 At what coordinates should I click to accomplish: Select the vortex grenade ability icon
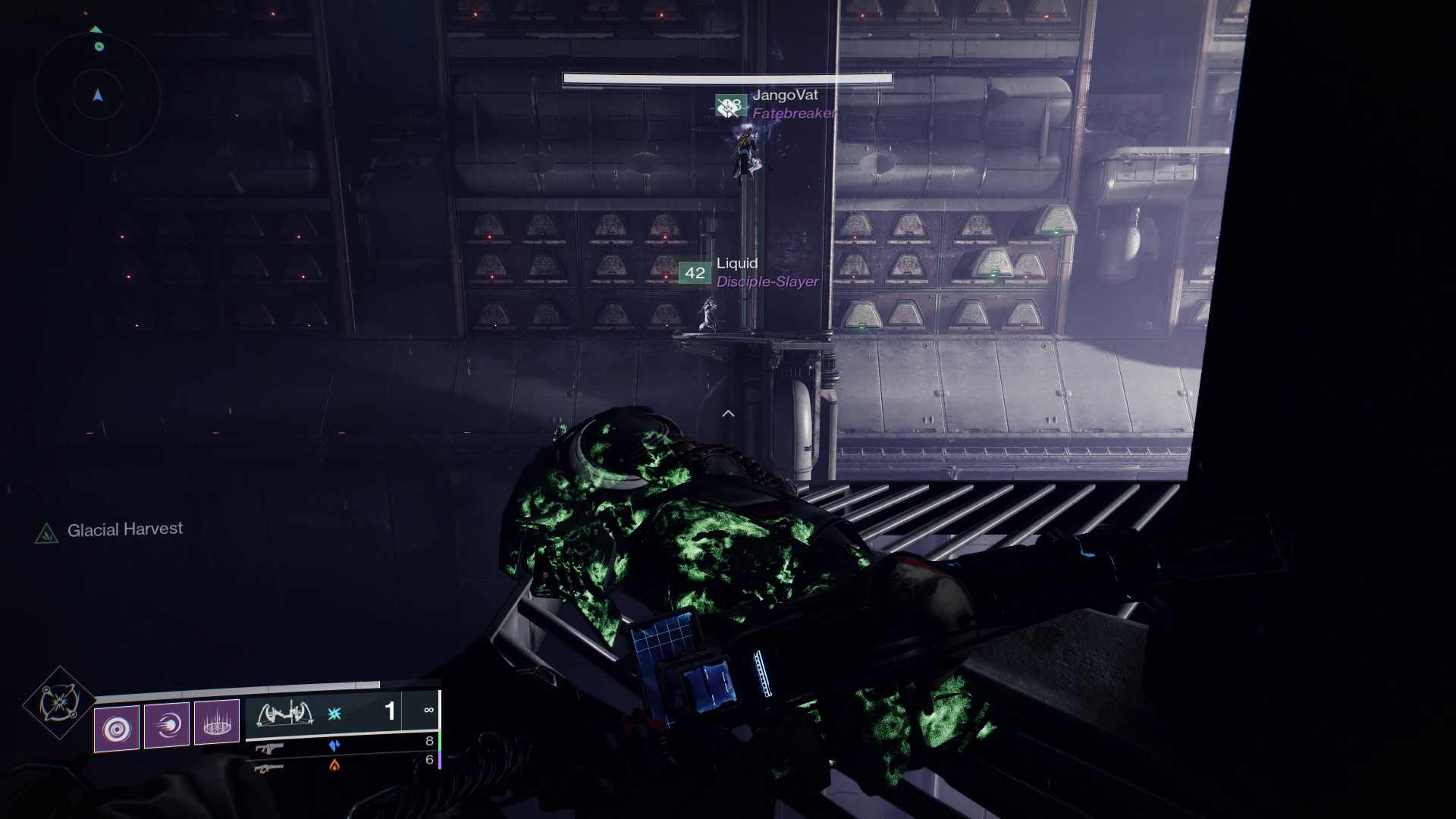tap(118, 725)
